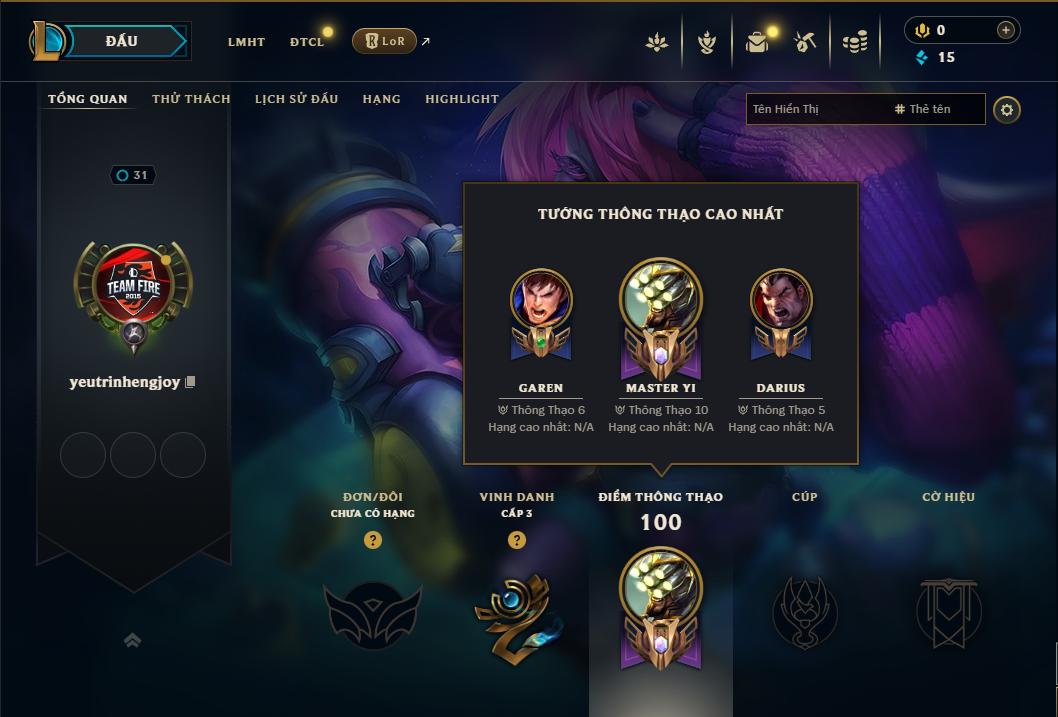Click the Tên Hiển Thị search field
The height and width of the screenshot is (717, 1058).
(815, 109)
